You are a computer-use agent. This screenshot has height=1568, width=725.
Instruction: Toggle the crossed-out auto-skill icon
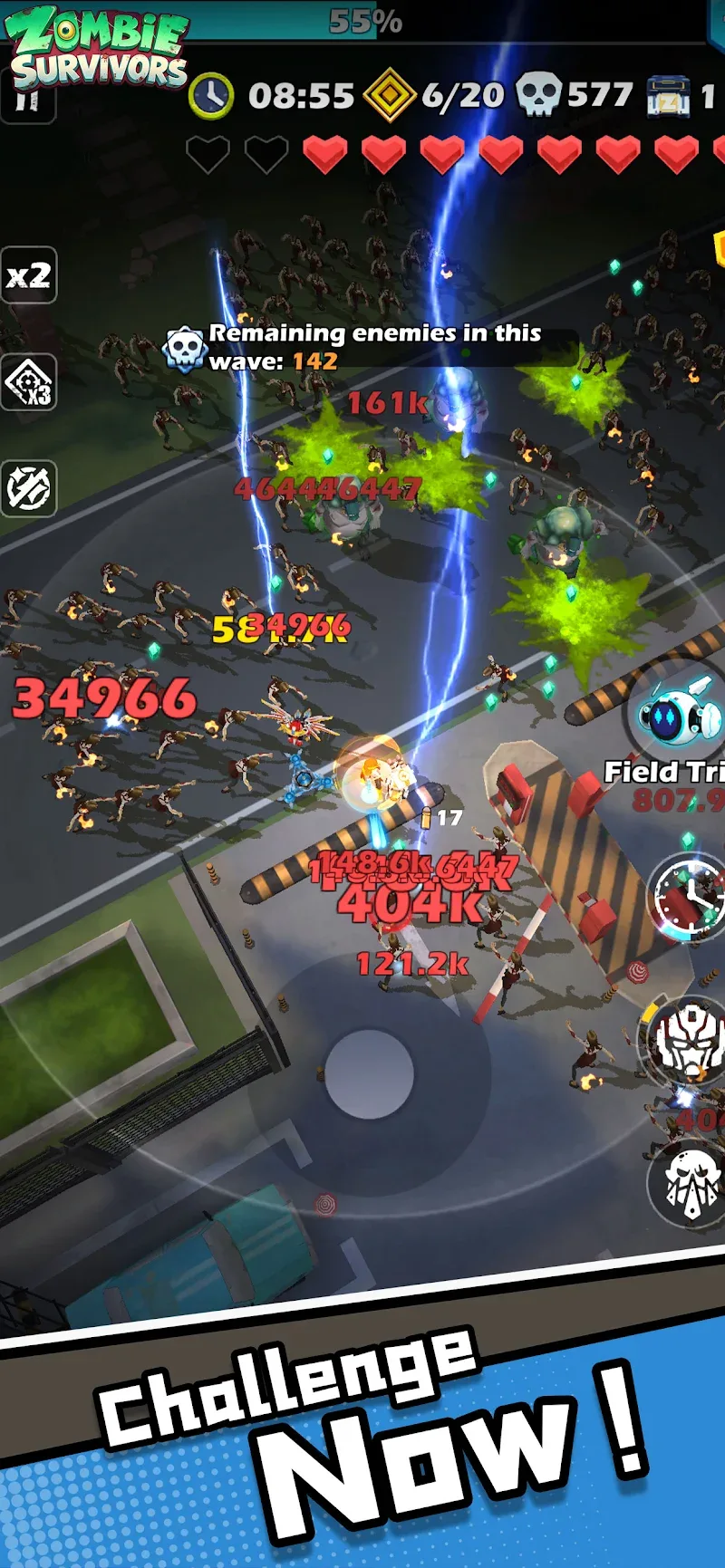(28, 489)
